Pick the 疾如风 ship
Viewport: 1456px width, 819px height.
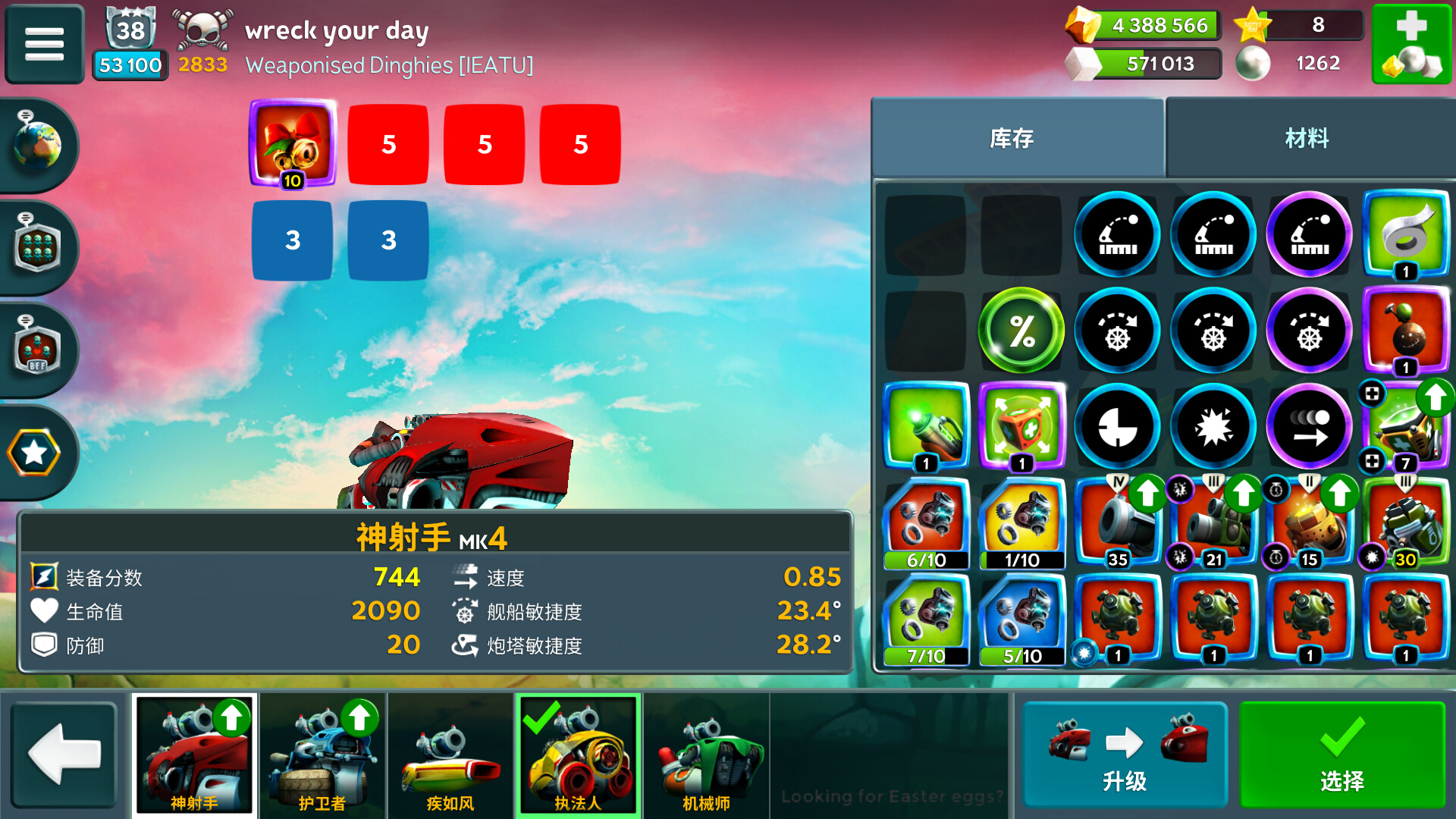(x=450, y=755)
